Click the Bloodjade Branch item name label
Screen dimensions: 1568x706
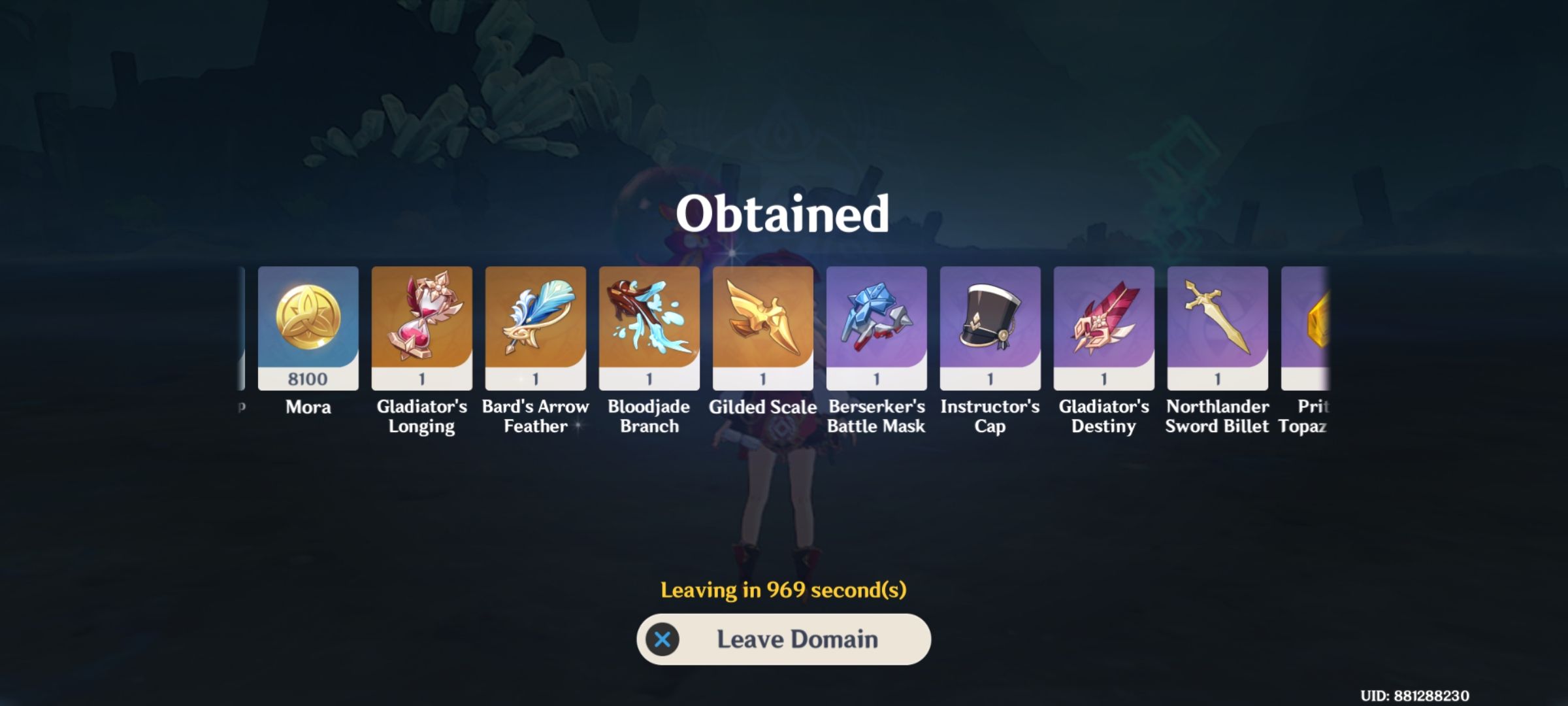pos(649,417)
